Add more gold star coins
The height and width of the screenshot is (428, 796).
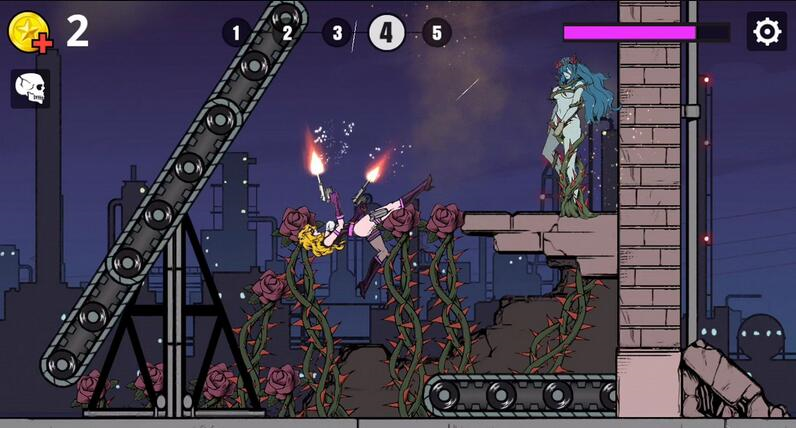point(29,32)
